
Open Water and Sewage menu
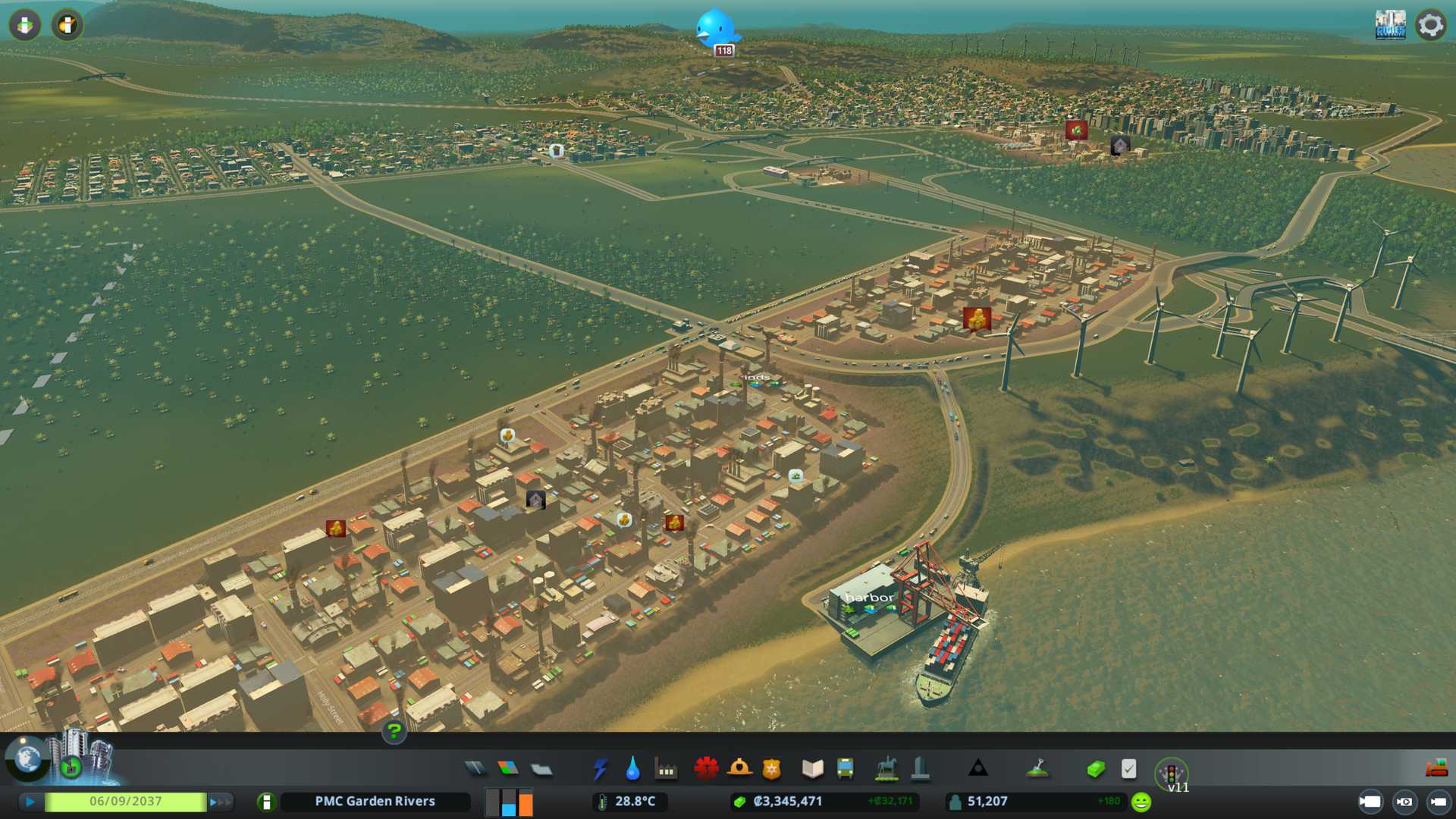point(632,769)
